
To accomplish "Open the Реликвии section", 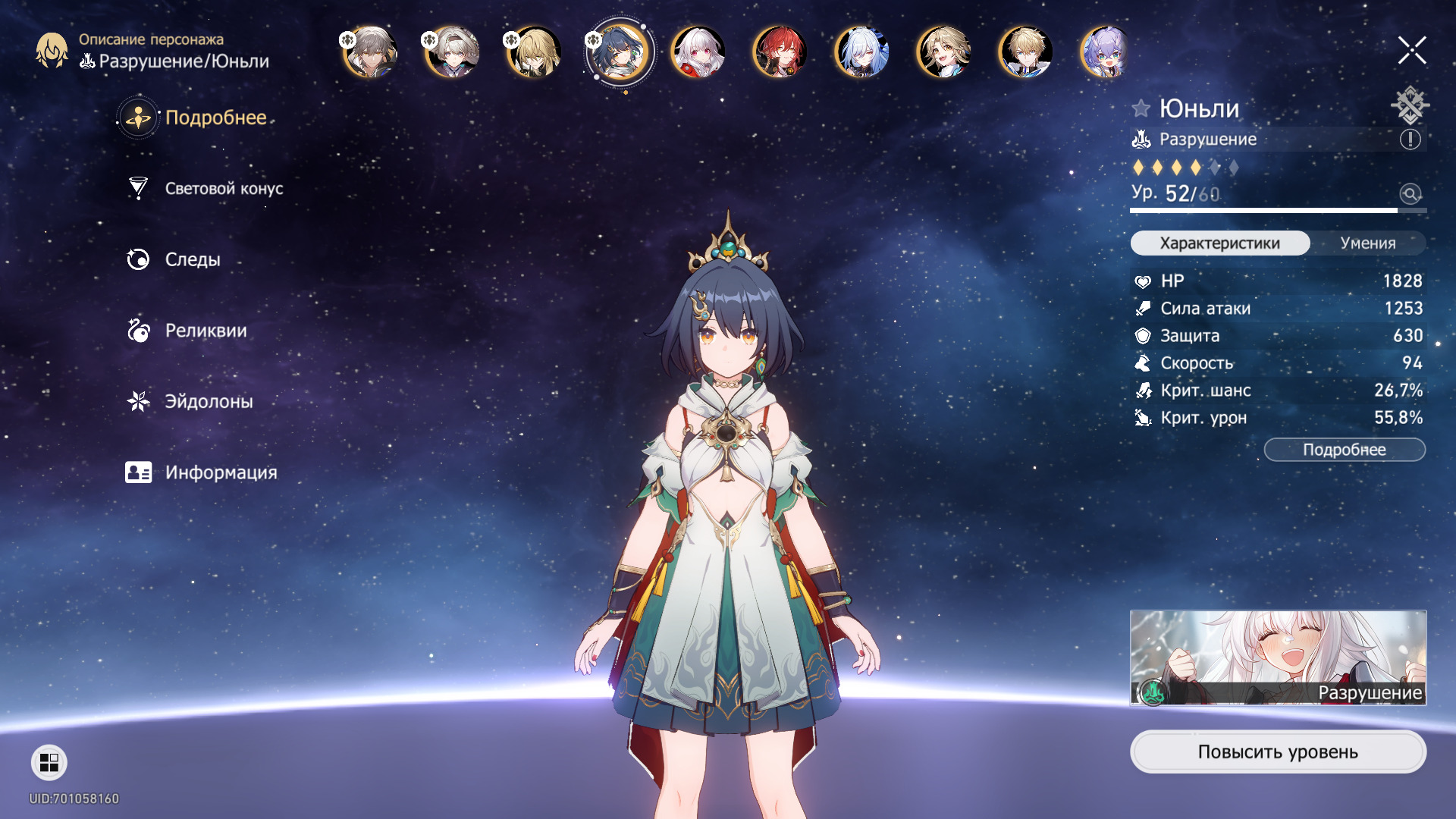I will (x=205, y=331).
